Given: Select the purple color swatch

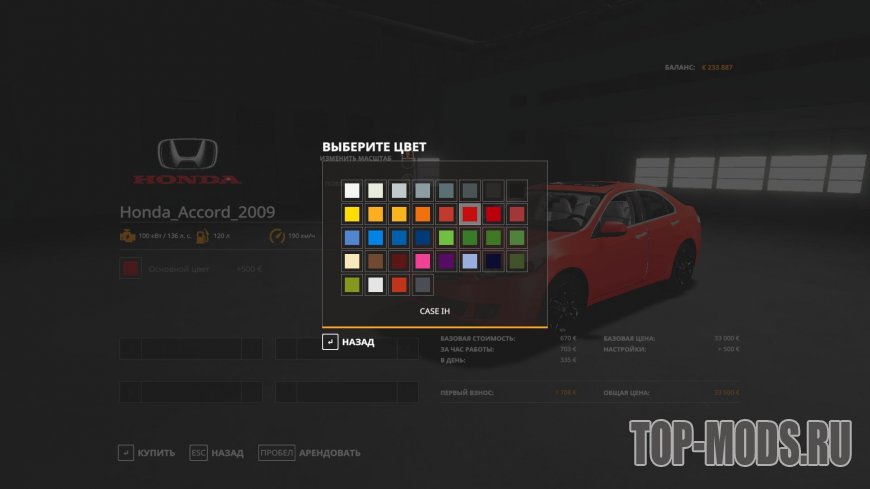Looking at the screenshot, I should click(446, 262).
